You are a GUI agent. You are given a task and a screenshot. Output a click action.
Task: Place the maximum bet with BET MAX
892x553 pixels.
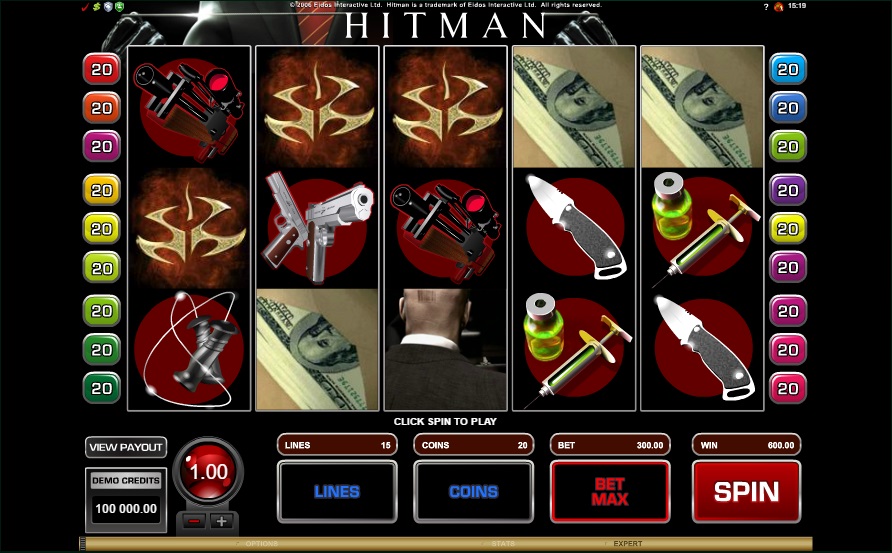tap(609, 491)
